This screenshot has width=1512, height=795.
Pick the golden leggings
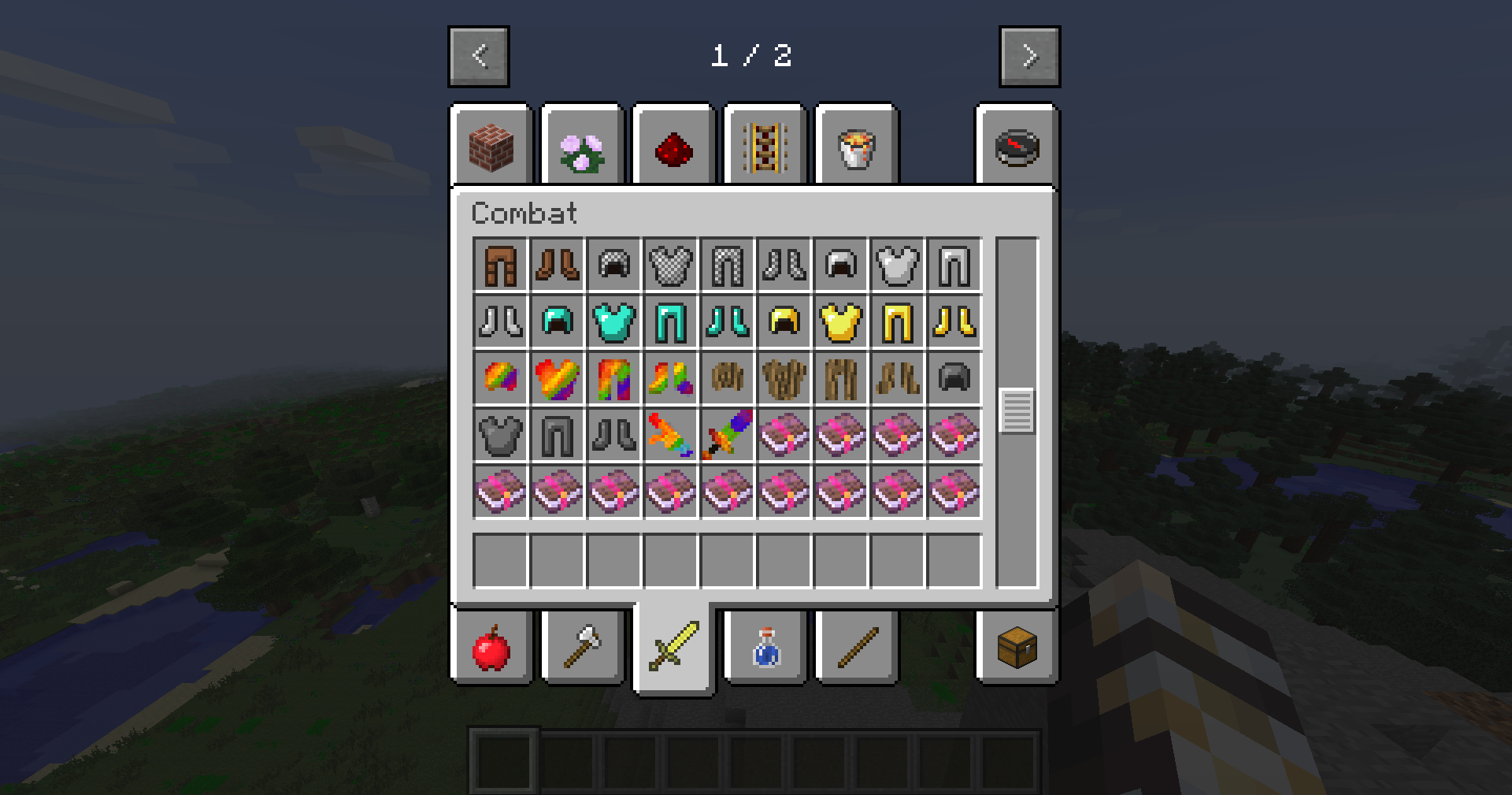point(897,321)
